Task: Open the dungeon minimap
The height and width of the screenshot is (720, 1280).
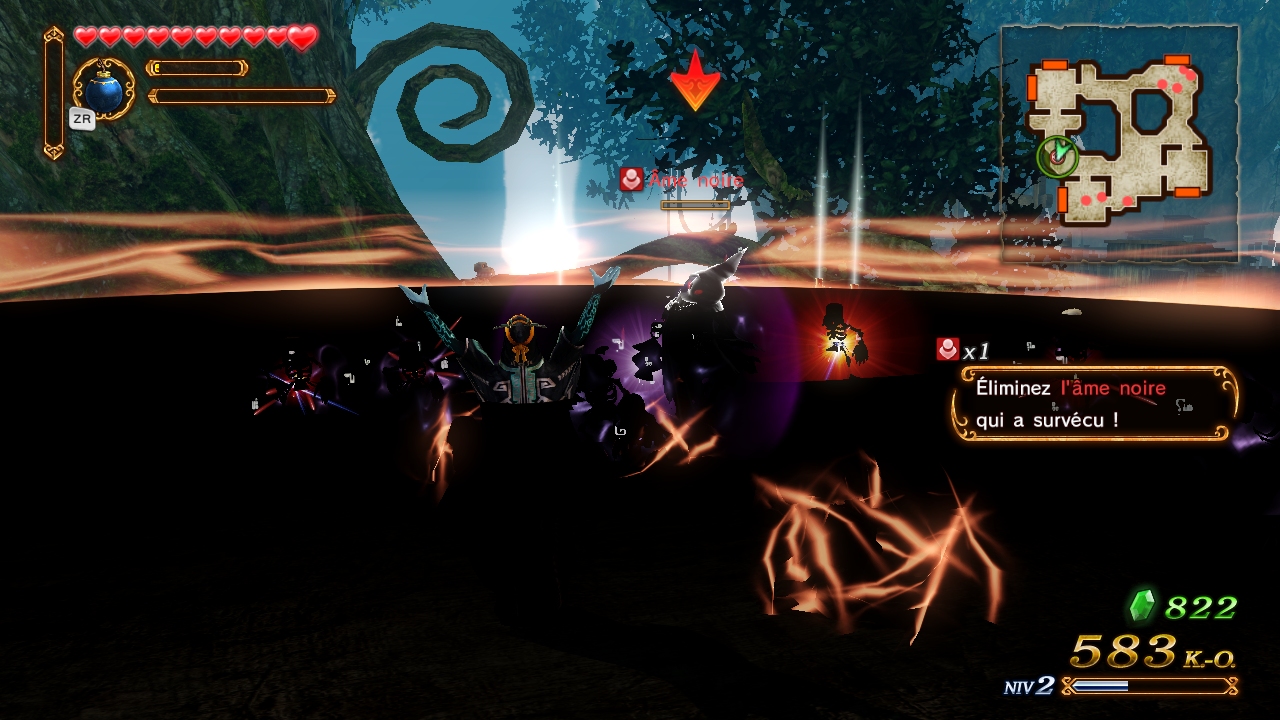Action: [1119, 142]
